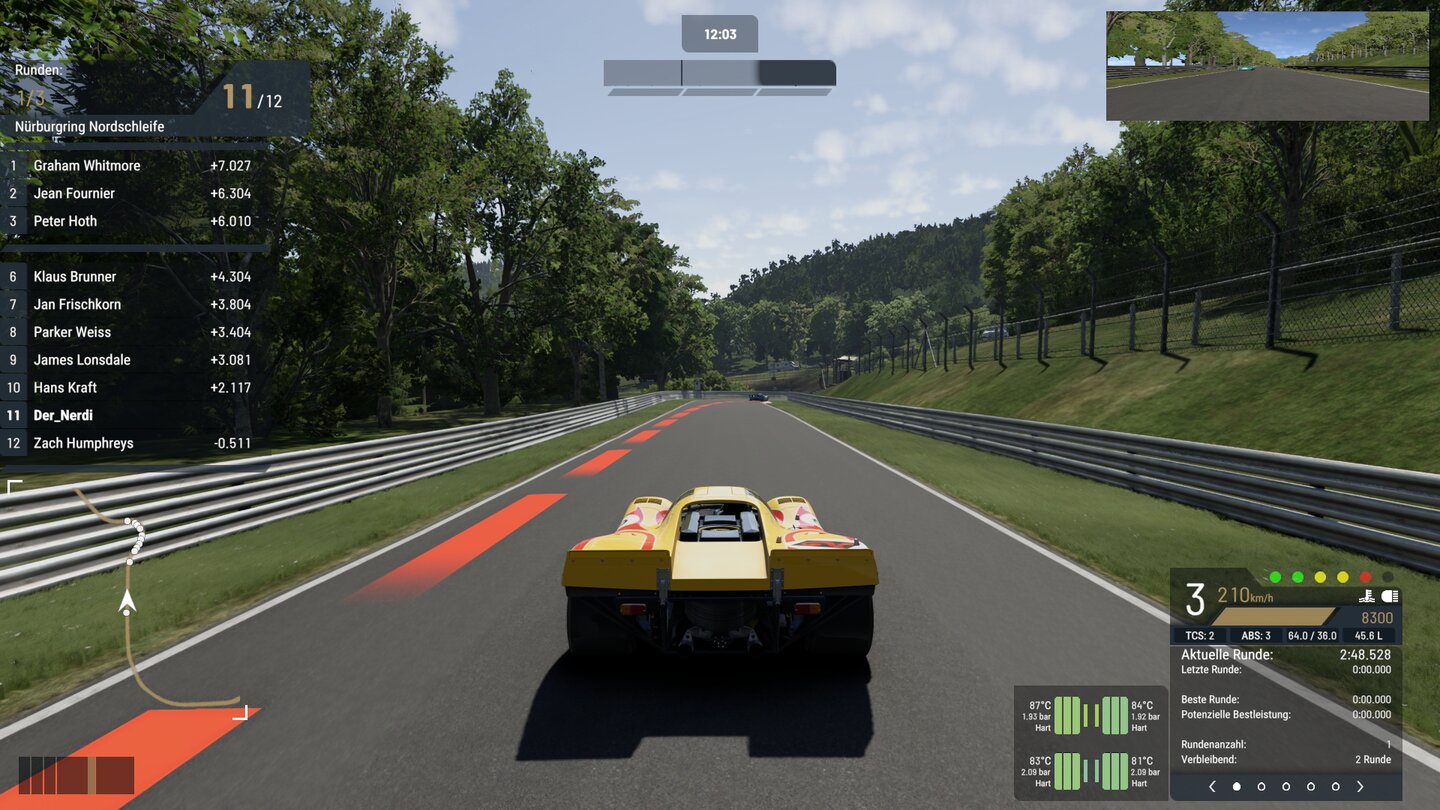
Task: Click the left chevron on the dashboard pager
Action: [1213, 786]
